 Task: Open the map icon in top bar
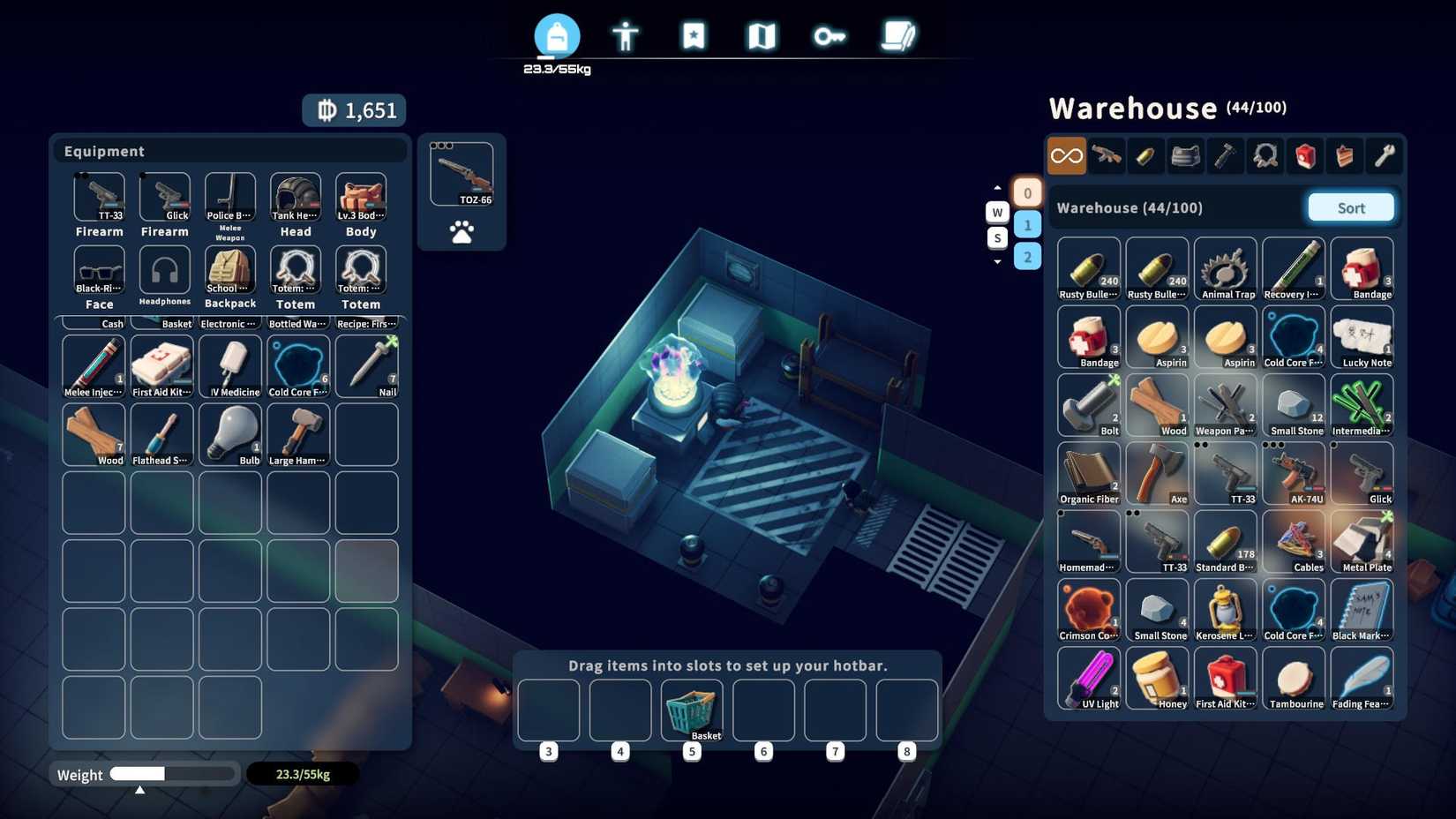click(762, 35)
